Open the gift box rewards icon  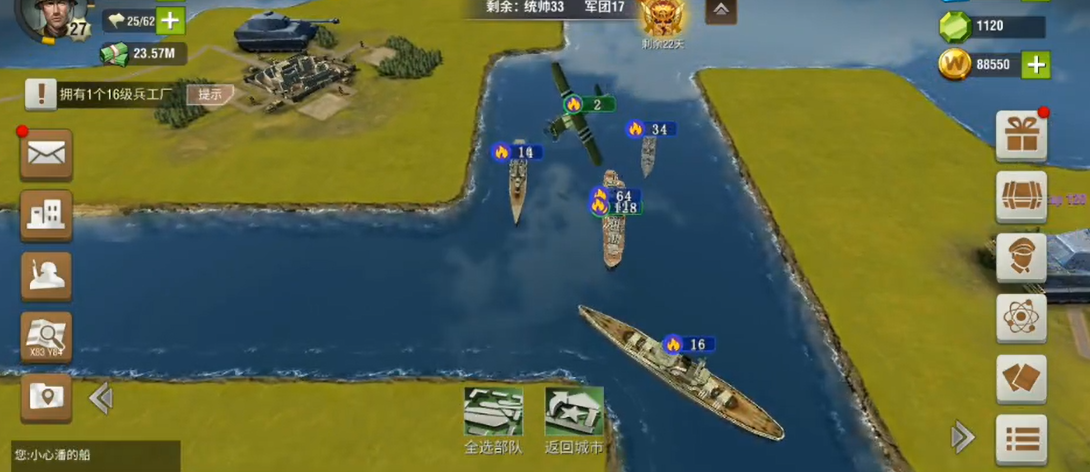click(x=1021, y=136)
